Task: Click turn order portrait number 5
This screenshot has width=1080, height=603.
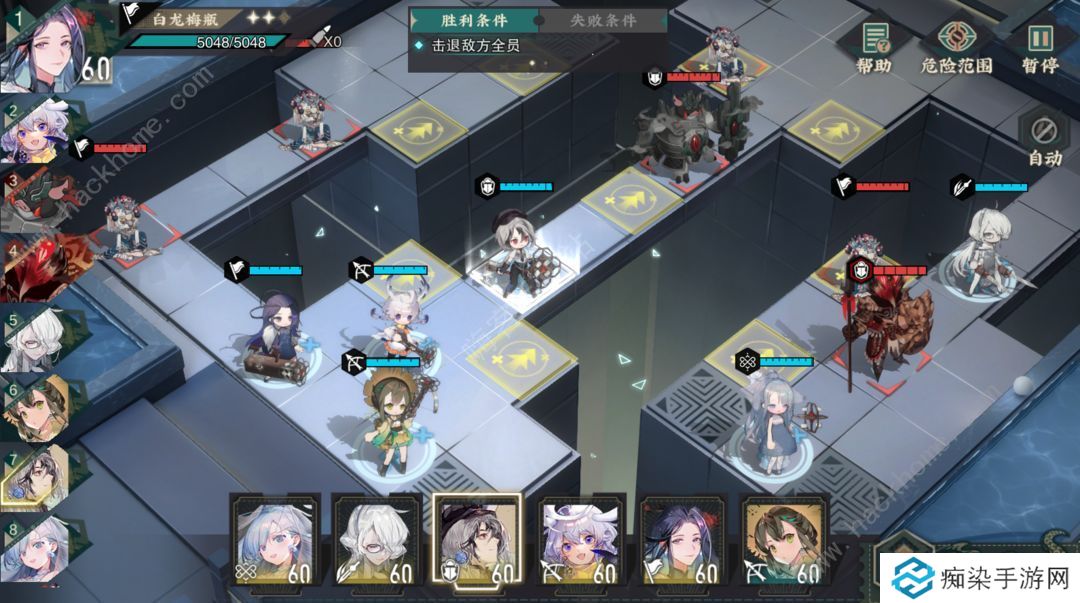Action: tap(38, 338)
